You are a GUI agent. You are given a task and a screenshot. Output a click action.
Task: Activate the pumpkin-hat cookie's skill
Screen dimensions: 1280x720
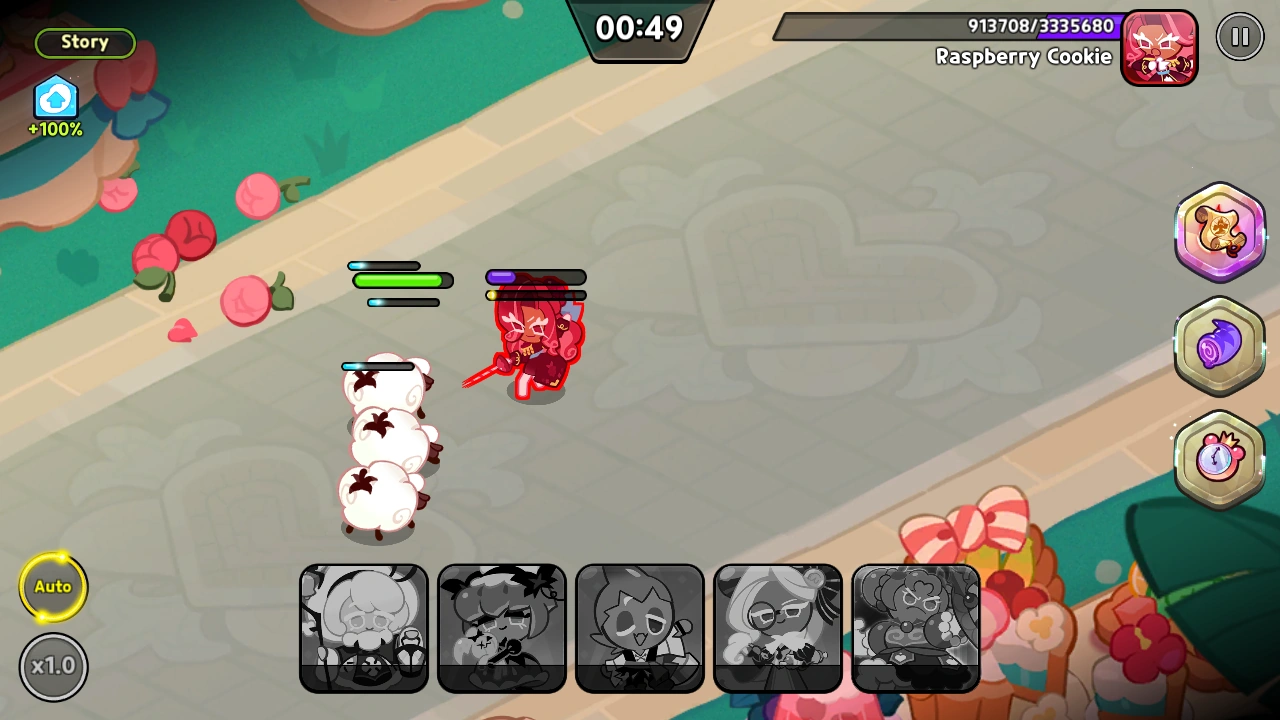tap(501, 628)
